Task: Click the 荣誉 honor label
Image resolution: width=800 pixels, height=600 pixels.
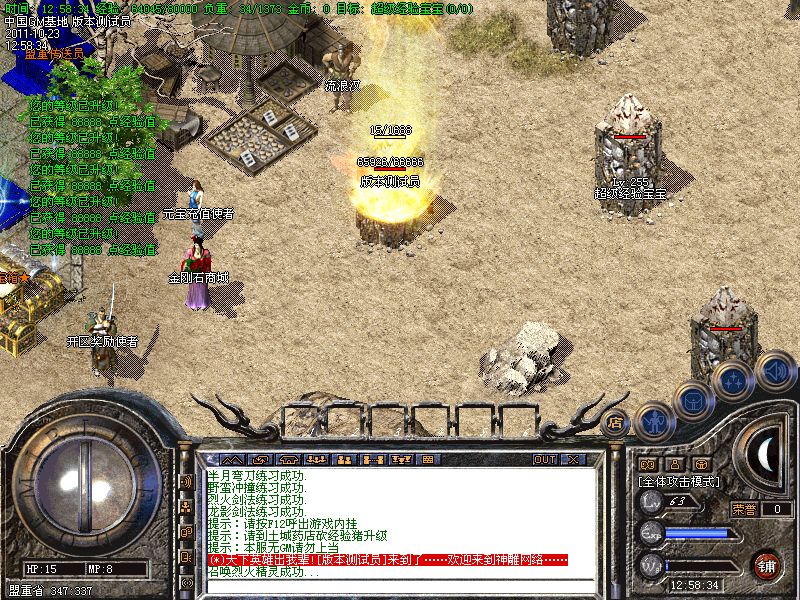Action: (x=743, y=508)
